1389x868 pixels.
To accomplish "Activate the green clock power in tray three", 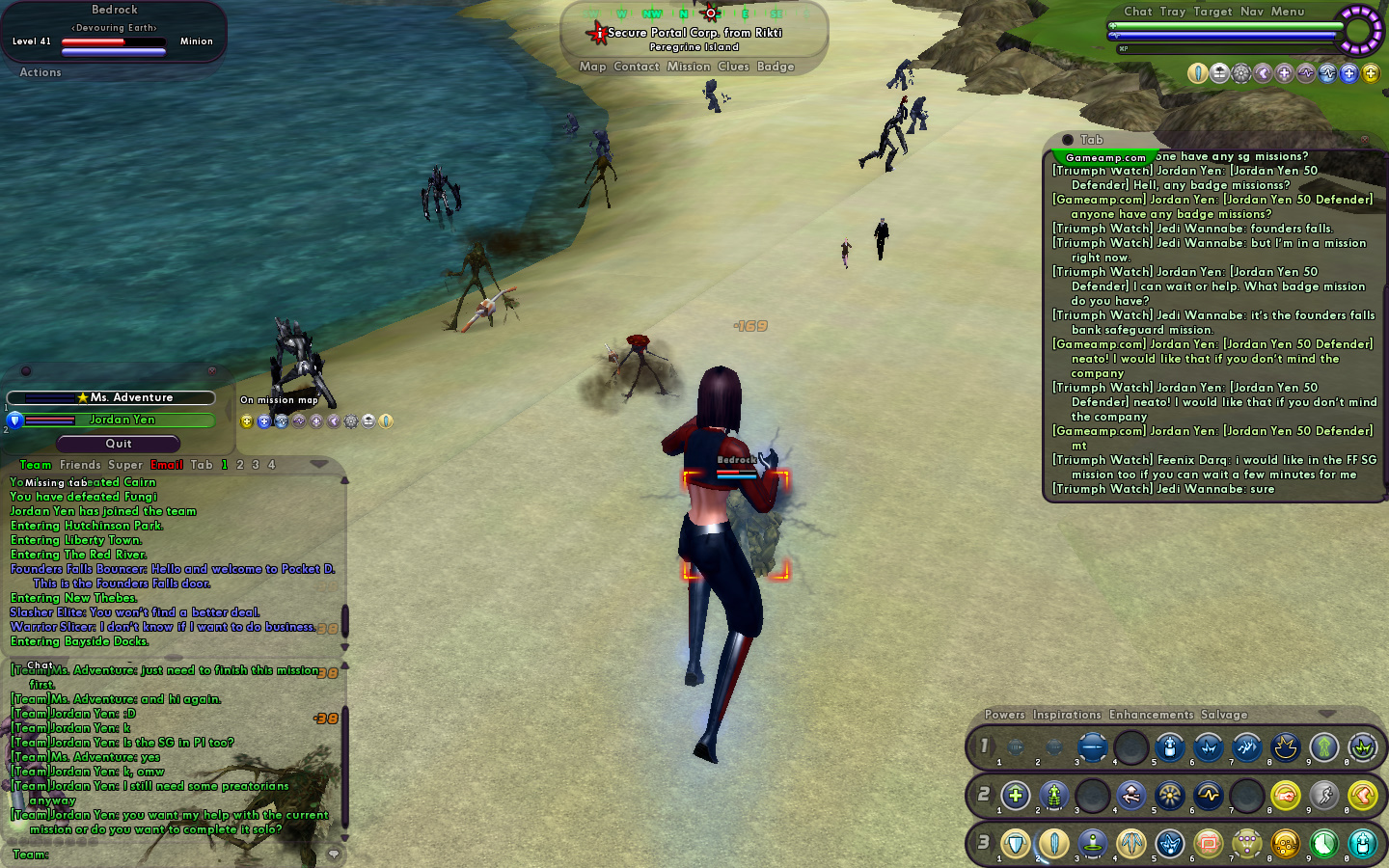I will 1323,844.
